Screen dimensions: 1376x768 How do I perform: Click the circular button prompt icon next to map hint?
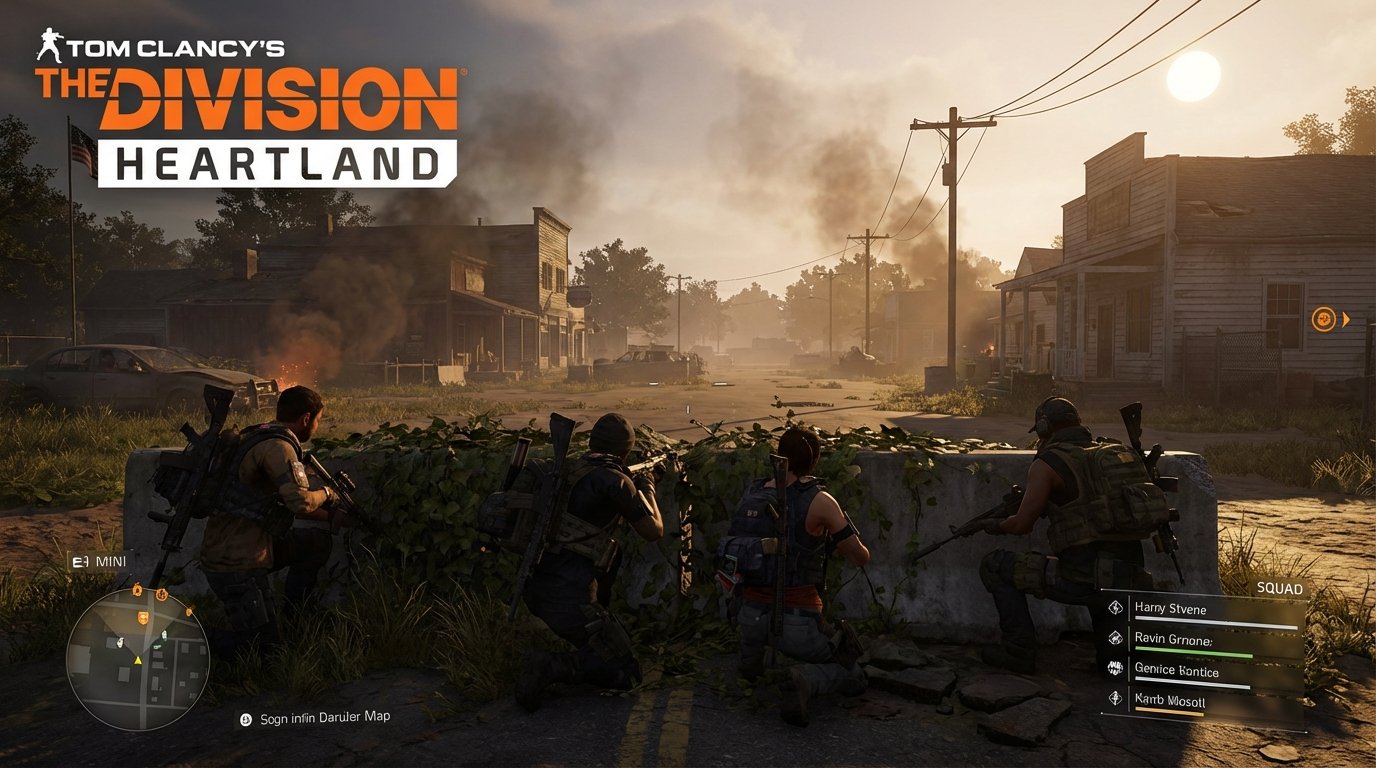[x=246, y=719]
